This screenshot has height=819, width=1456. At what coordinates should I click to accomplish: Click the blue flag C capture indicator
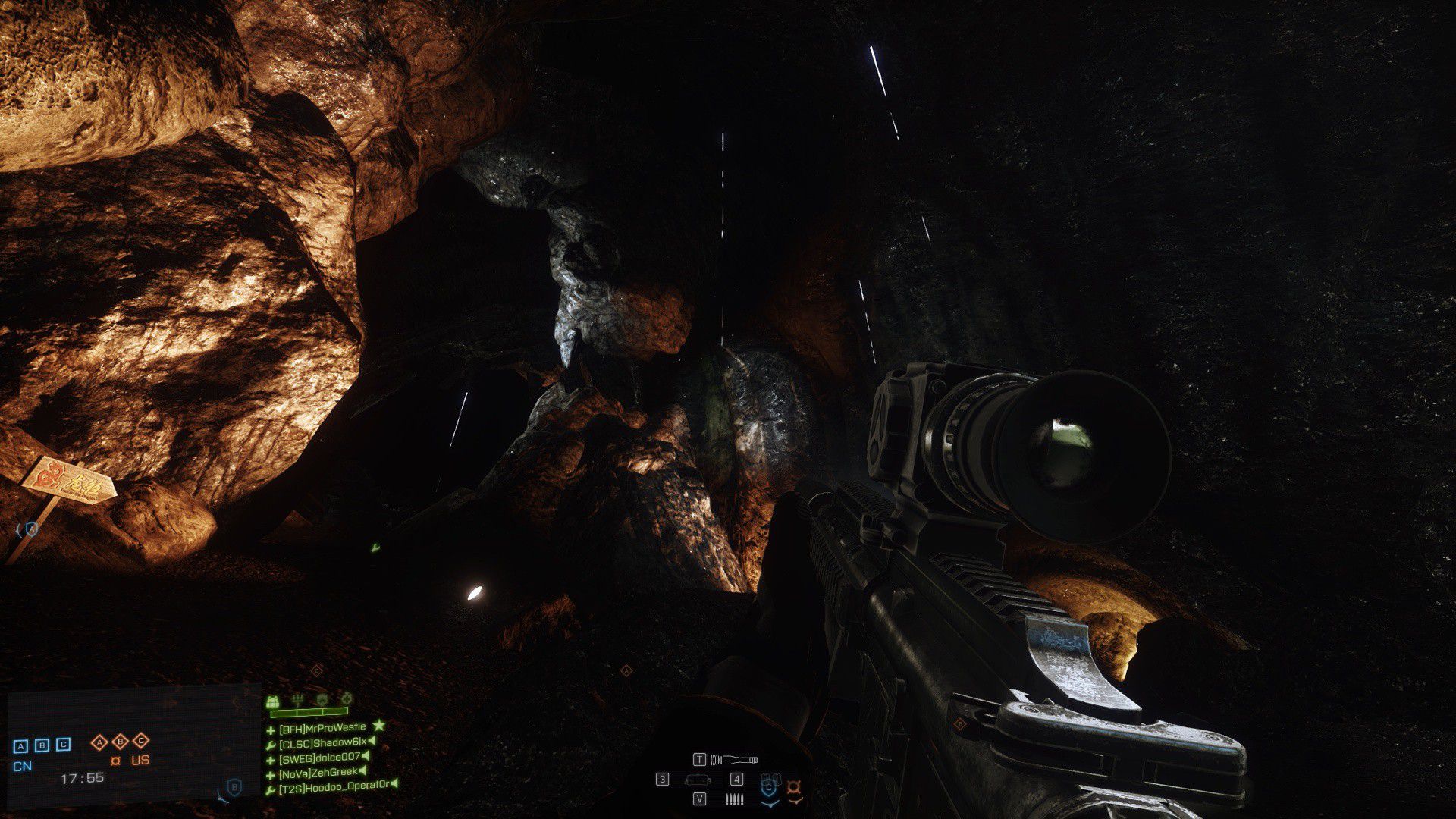[x=64, y=745]
